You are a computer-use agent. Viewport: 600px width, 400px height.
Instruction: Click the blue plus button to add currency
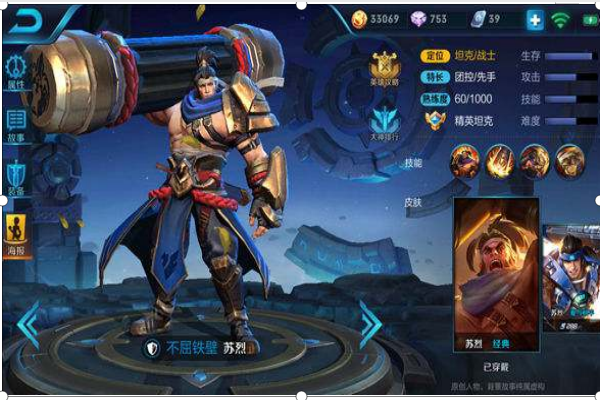534,19
